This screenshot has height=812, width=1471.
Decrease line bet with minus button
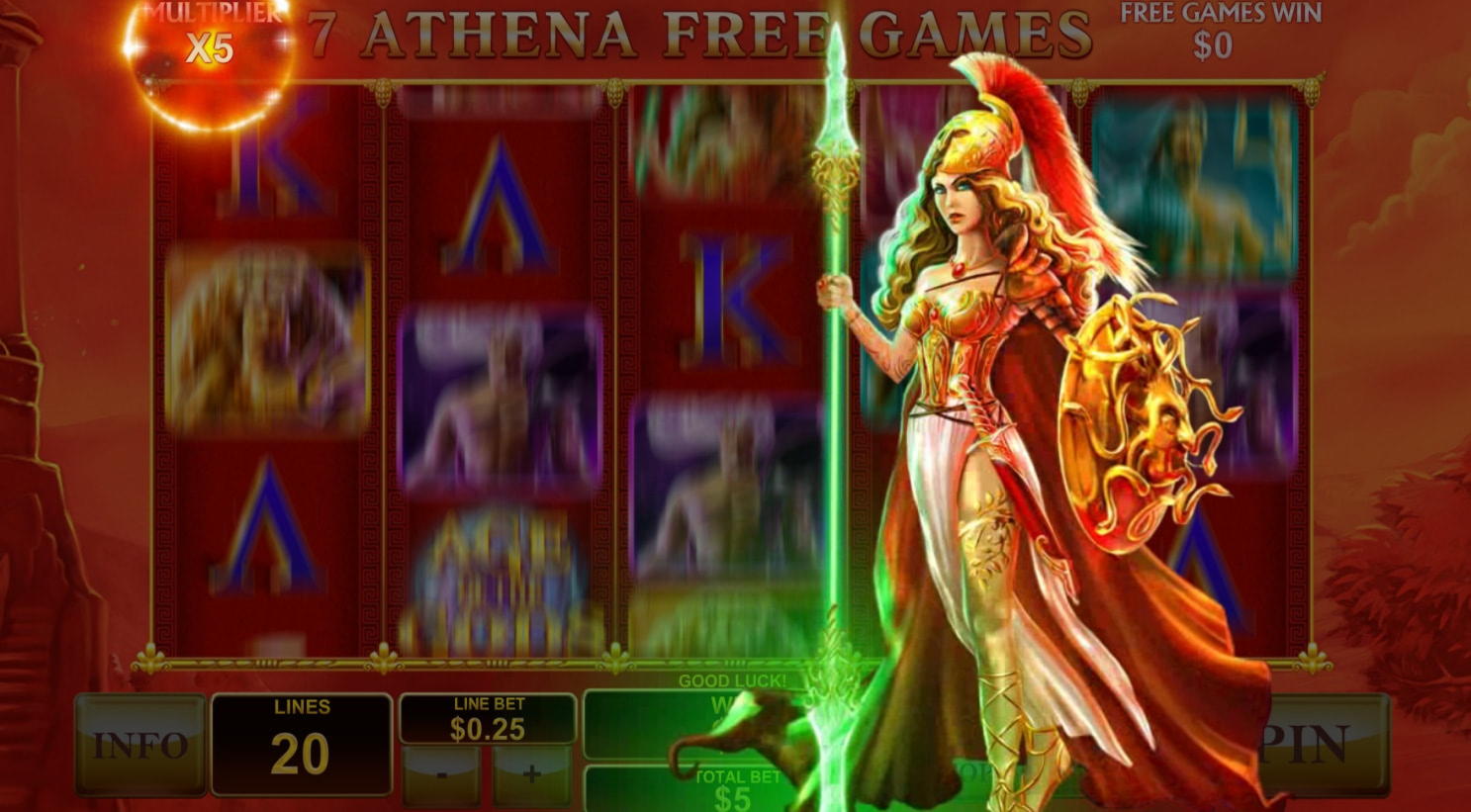tap(441, 772)
